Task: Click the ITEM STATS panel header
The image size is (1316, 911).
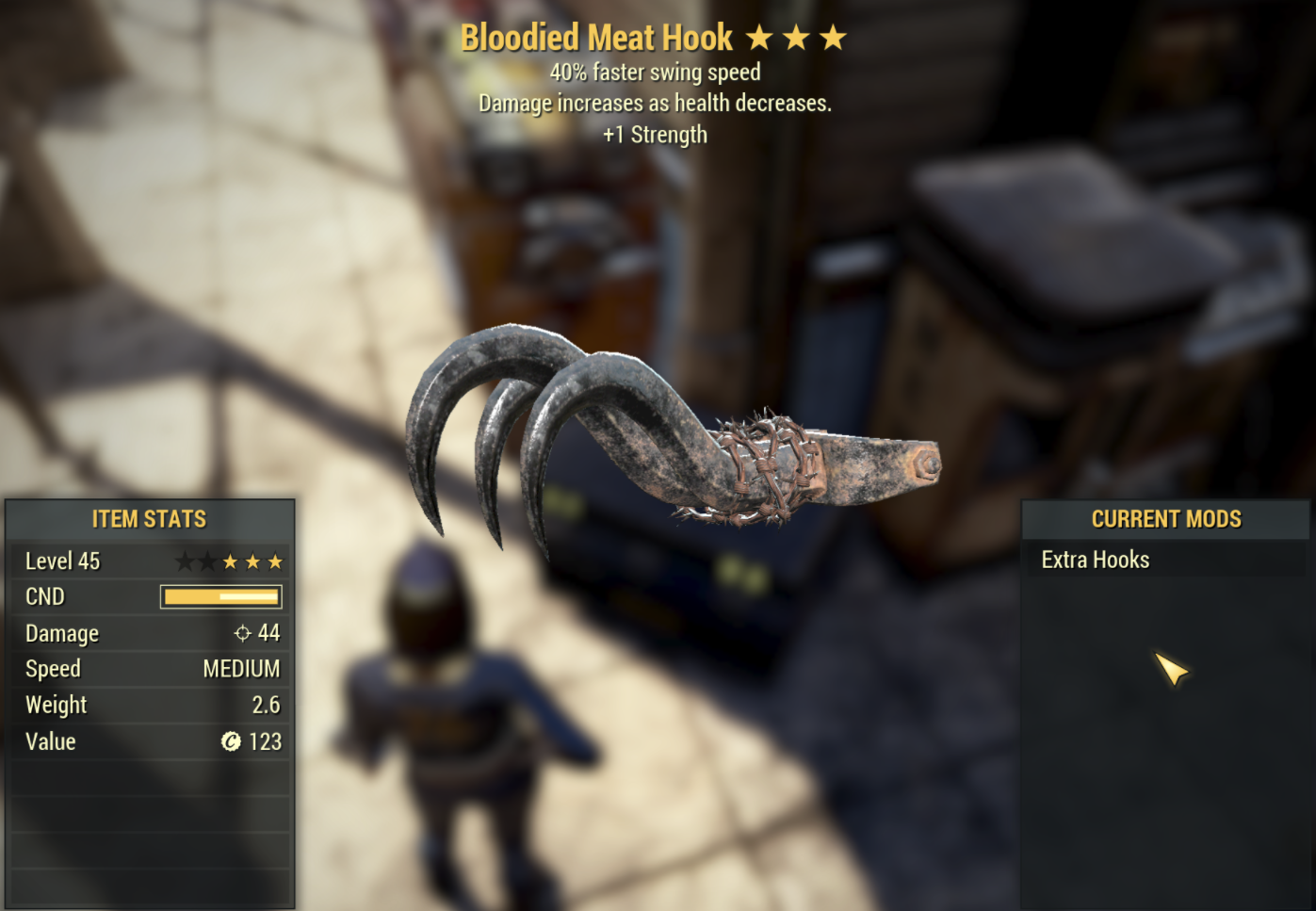Action: [148, 518]
